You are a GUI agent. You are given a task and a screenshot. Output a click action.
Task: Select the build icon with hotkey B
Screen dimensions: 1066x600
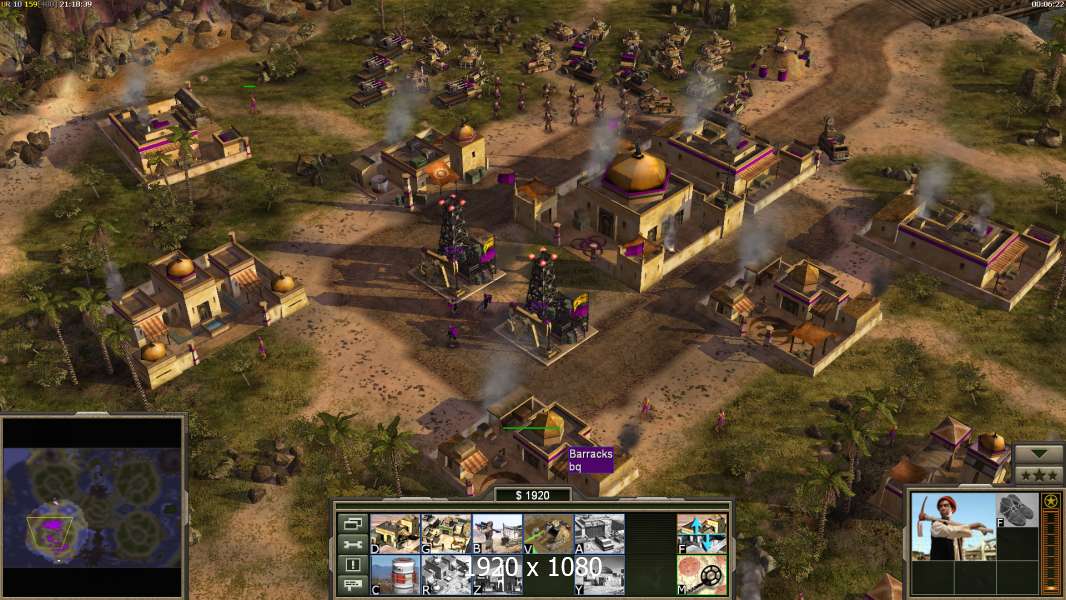point(496,533)
